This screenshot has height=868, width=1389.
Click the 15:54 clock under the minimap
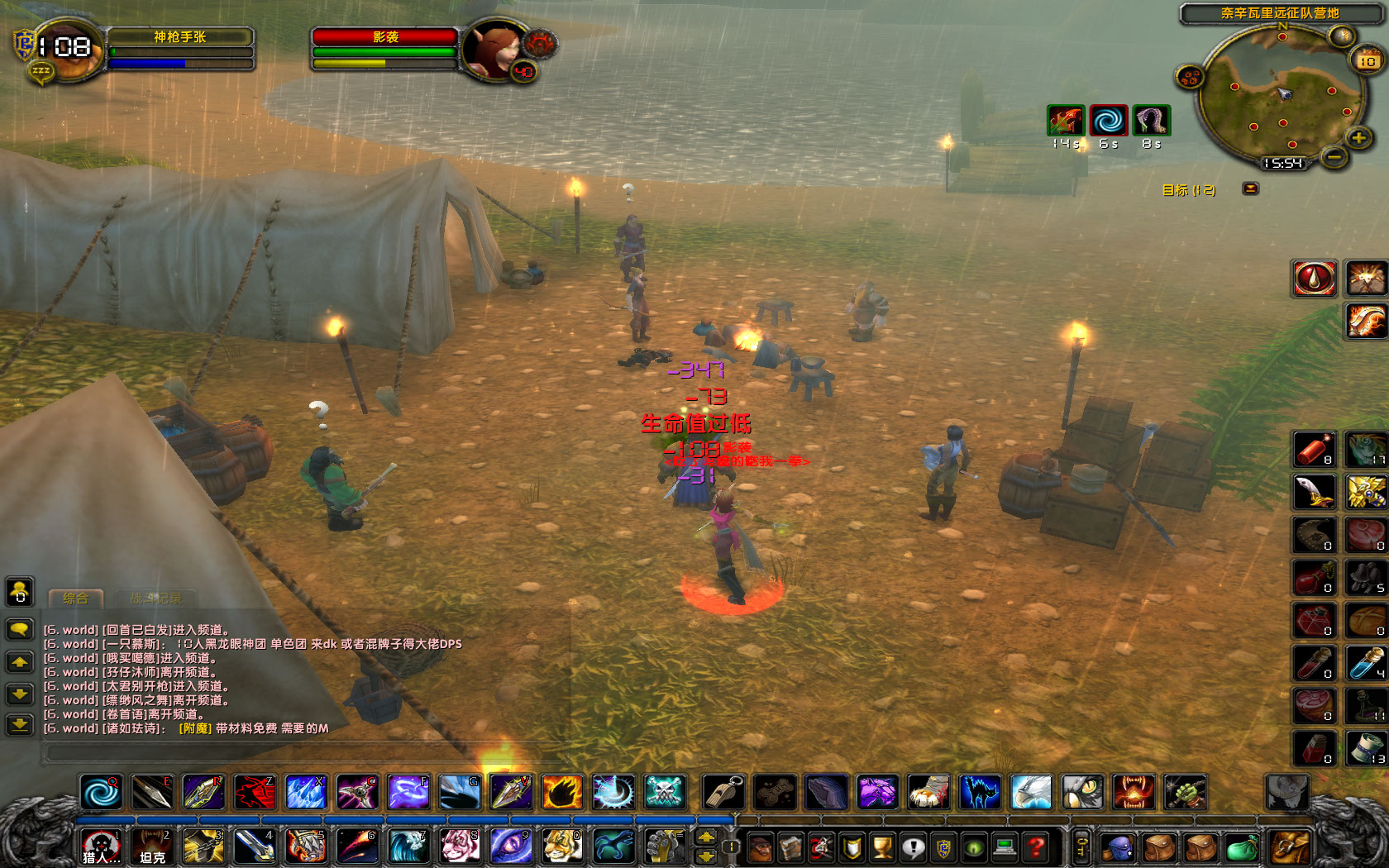[x=1283, y=162]
